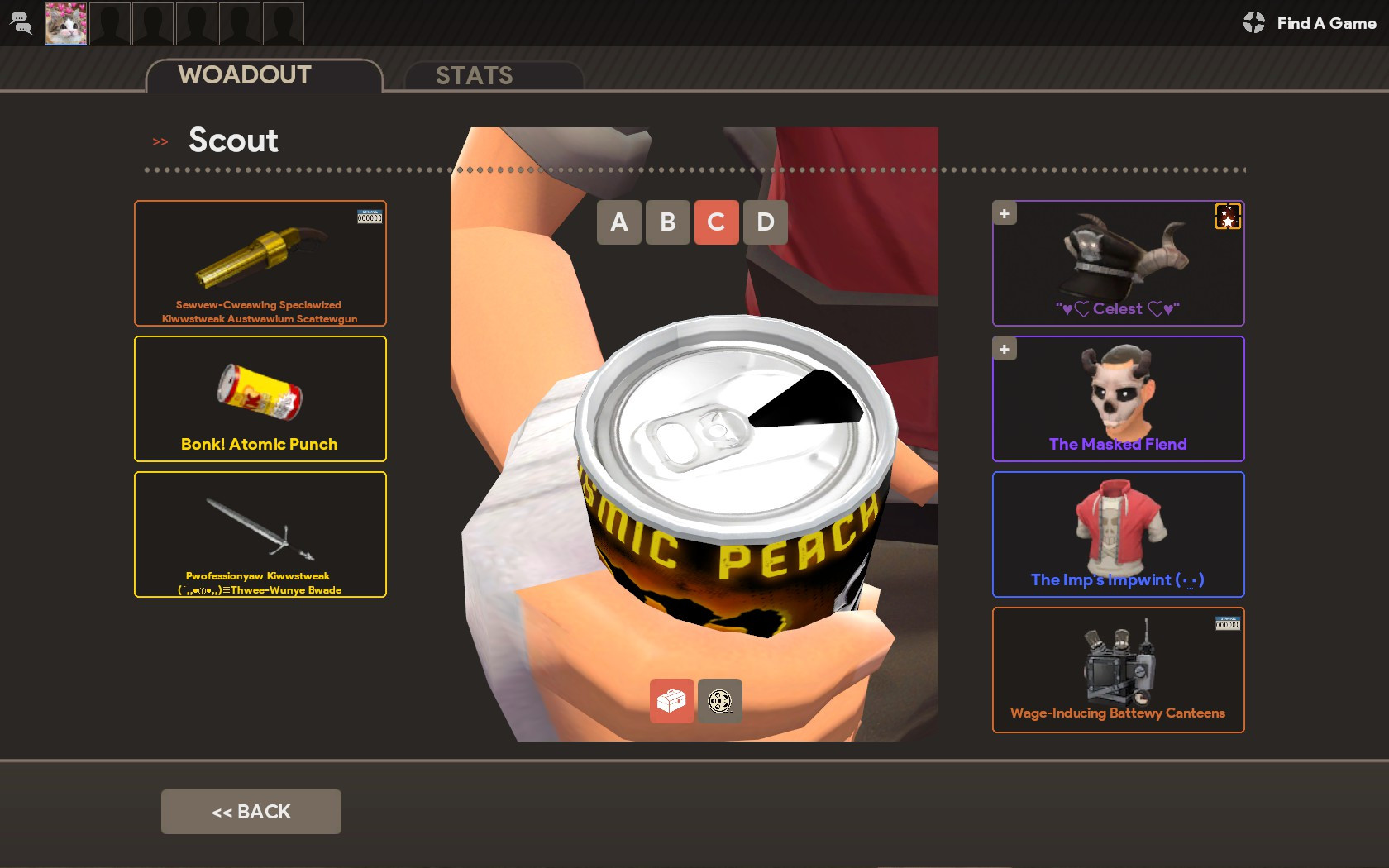Select the Bonk! Atomic Punch item
Viewport: 1389px width, 868px height.
coord(260,398)
